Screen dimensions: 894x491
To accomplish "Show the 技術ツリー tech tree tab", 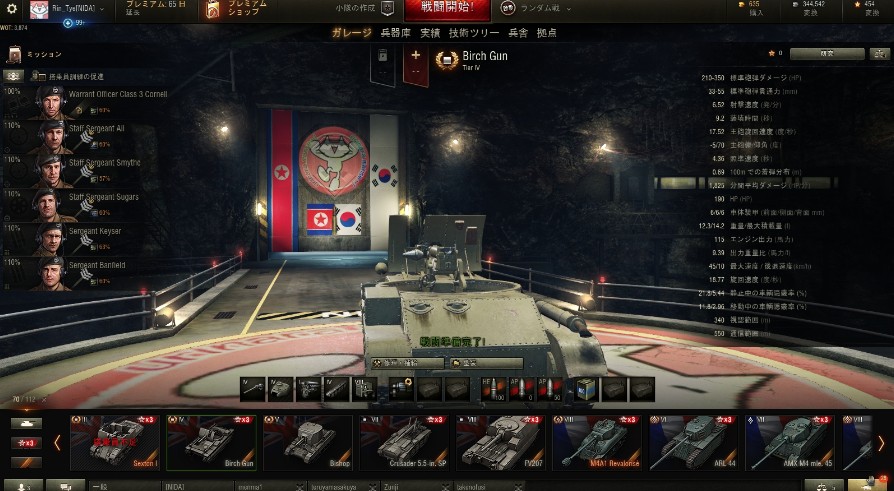I will tap(471, 33).
